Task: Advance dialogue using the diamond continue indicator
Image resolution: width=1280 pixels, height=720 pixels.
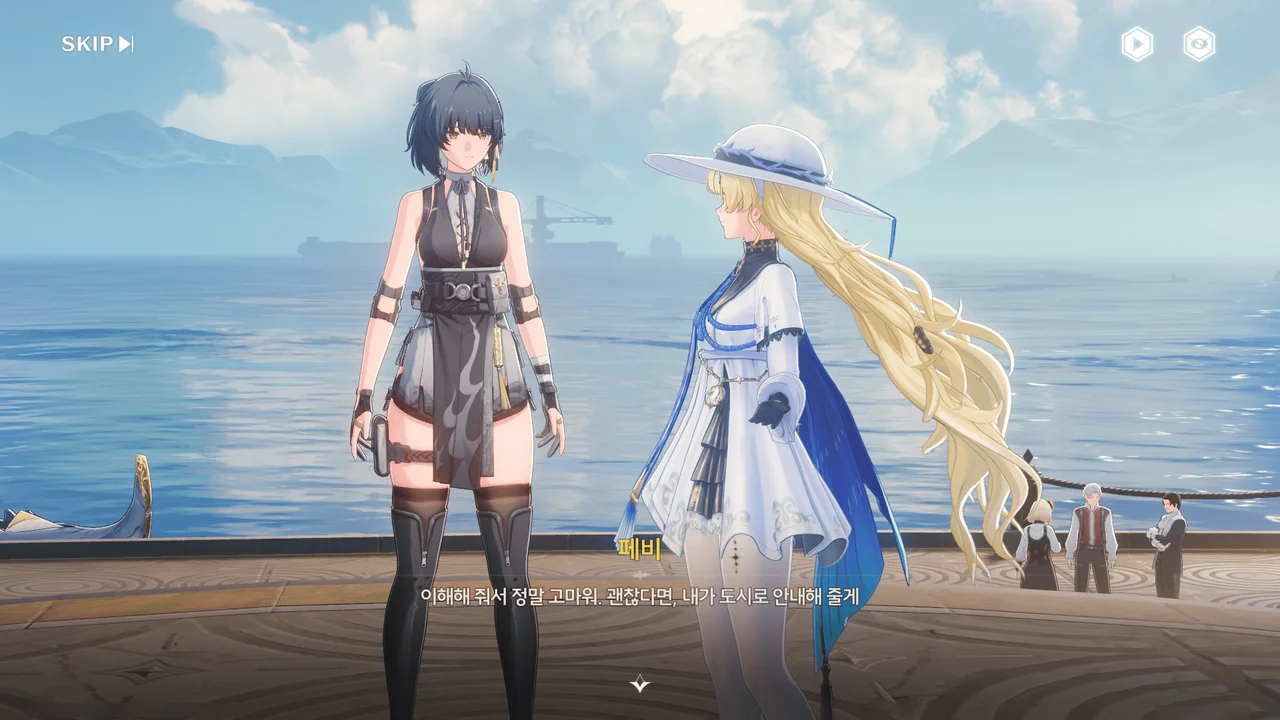Action: 640,684
